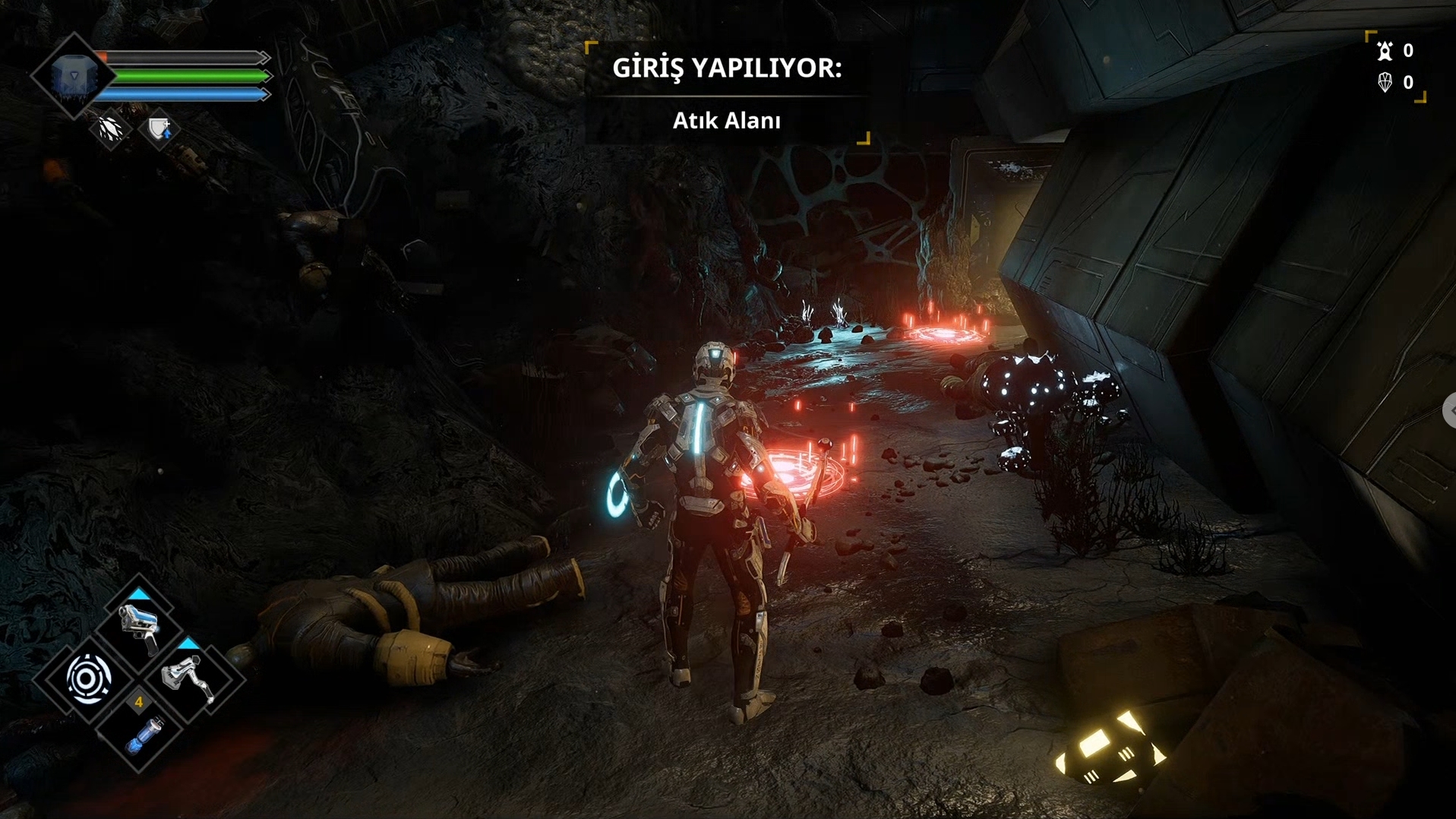Select the axe melee weapon slot

click(x=188, y=678)
